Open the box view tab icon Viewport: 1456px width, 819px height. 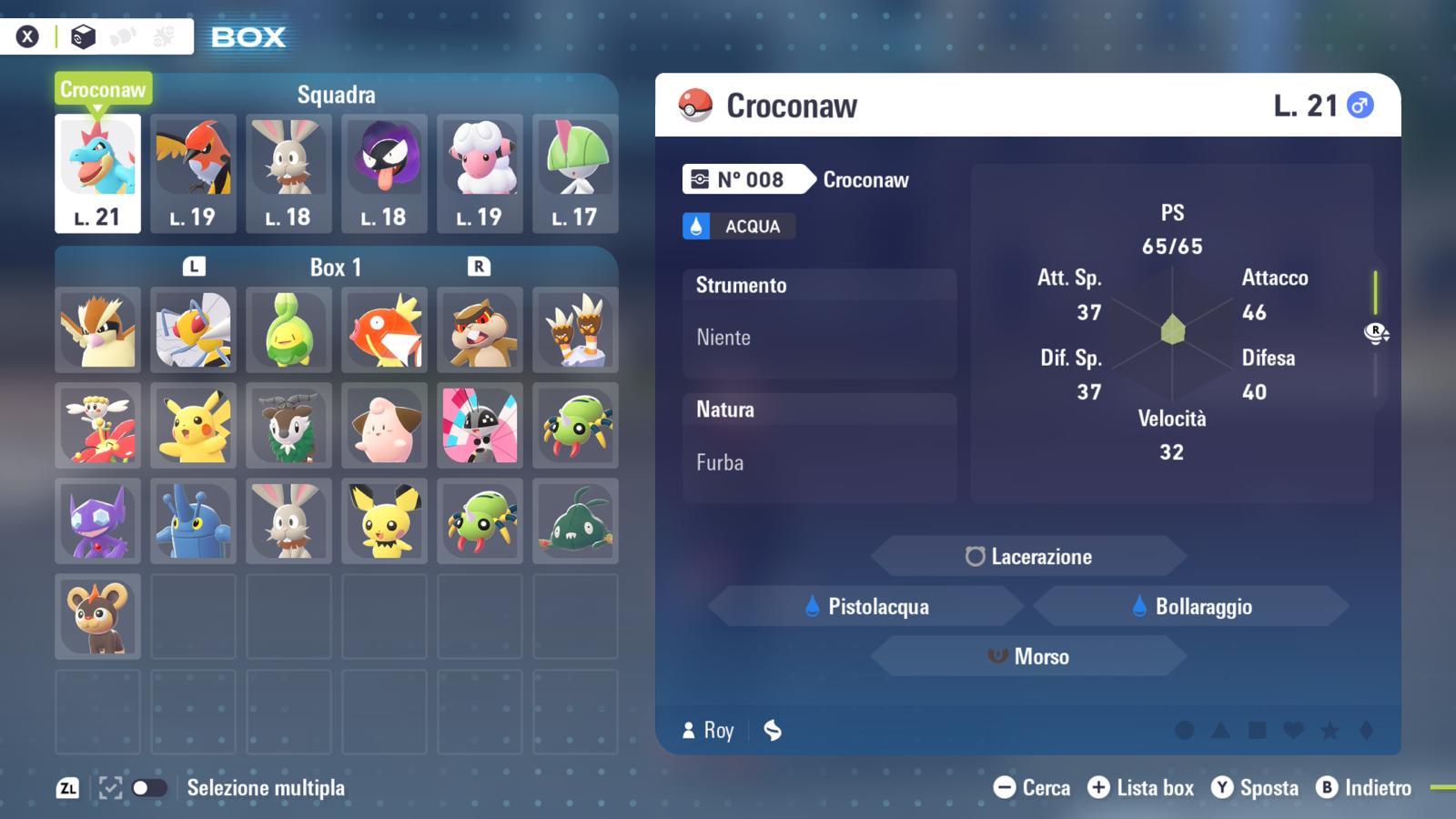(x=84, y=36)
